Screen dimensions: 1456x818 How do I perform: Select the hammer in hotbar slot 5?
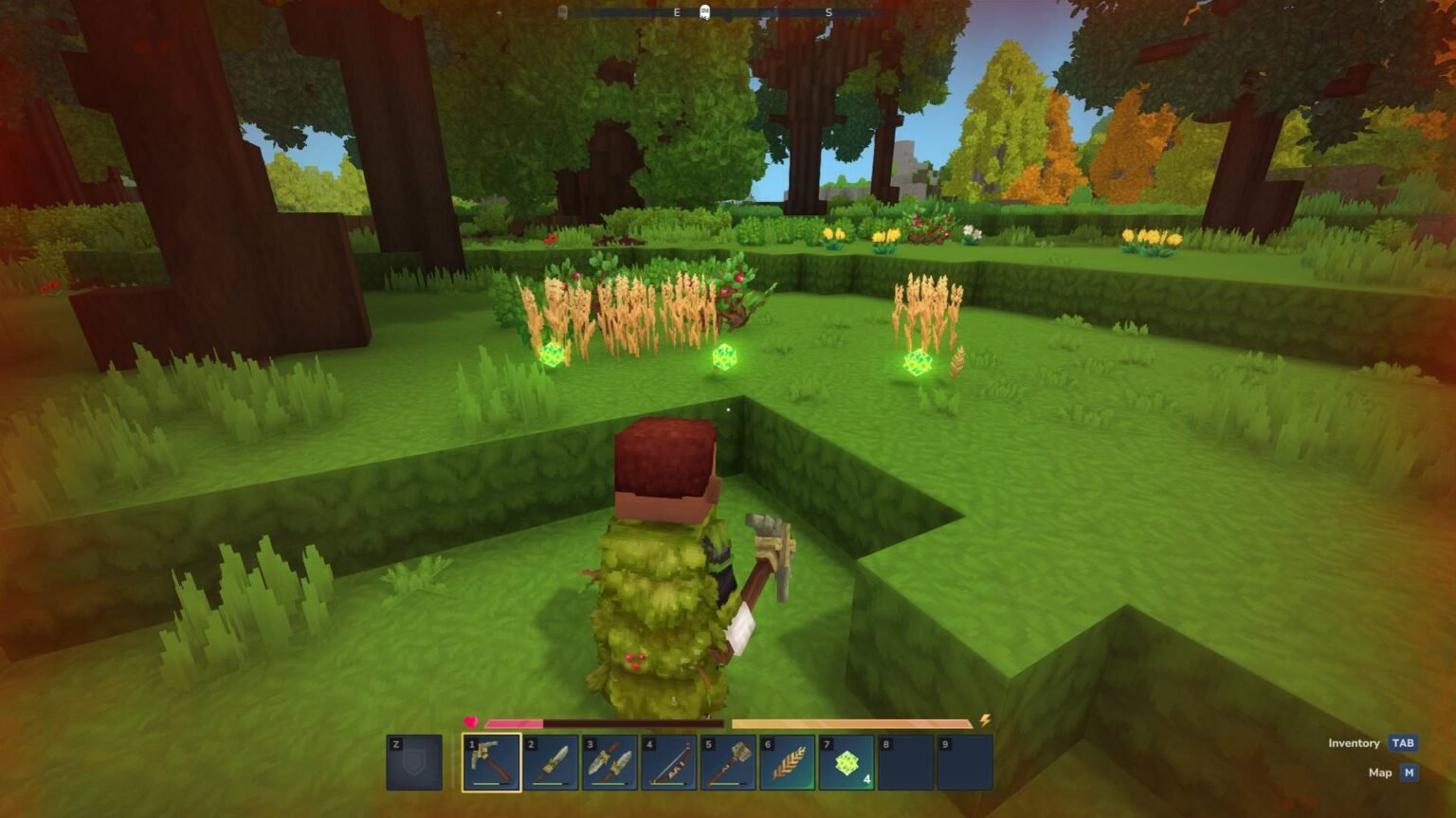(x=727, y=763)
